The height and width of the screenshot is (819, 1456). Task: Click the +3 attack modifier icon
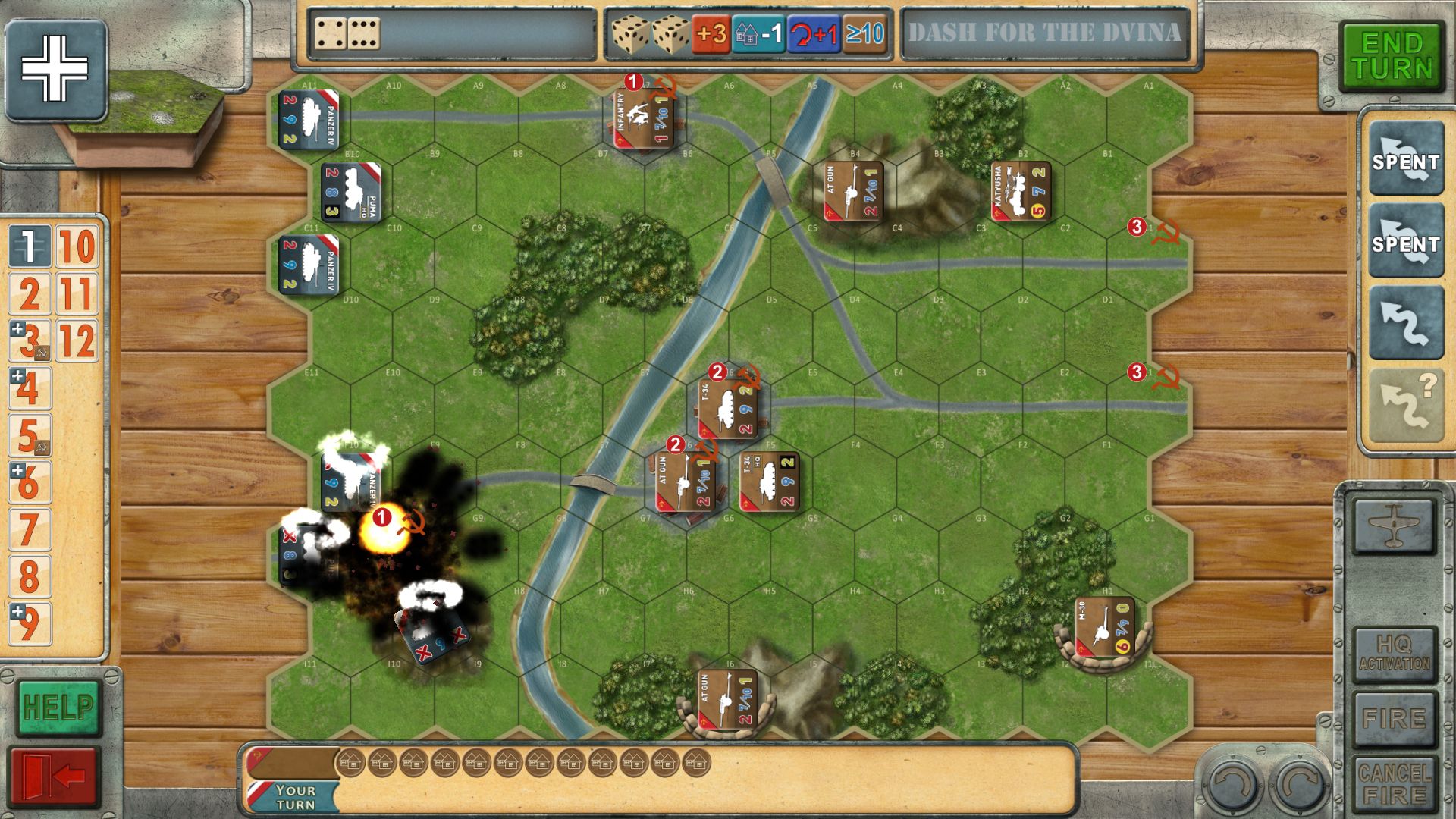[x=712, y=34]
